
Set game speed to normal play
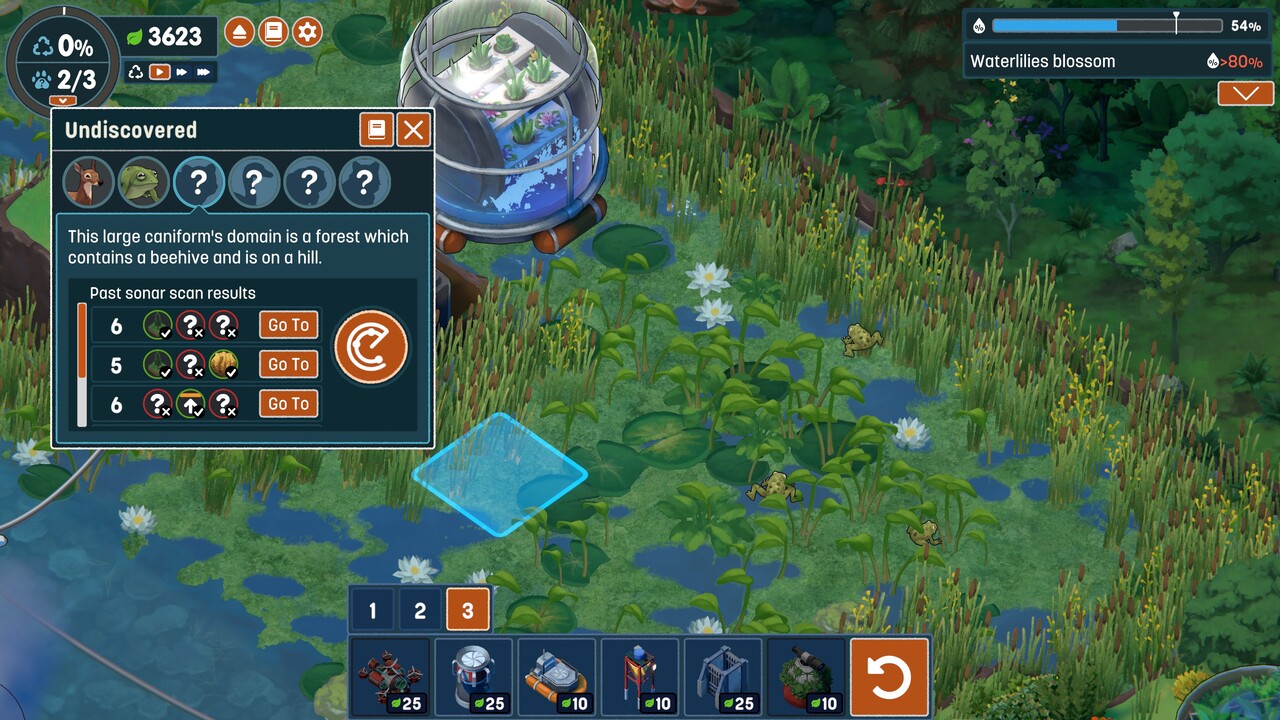159,72
